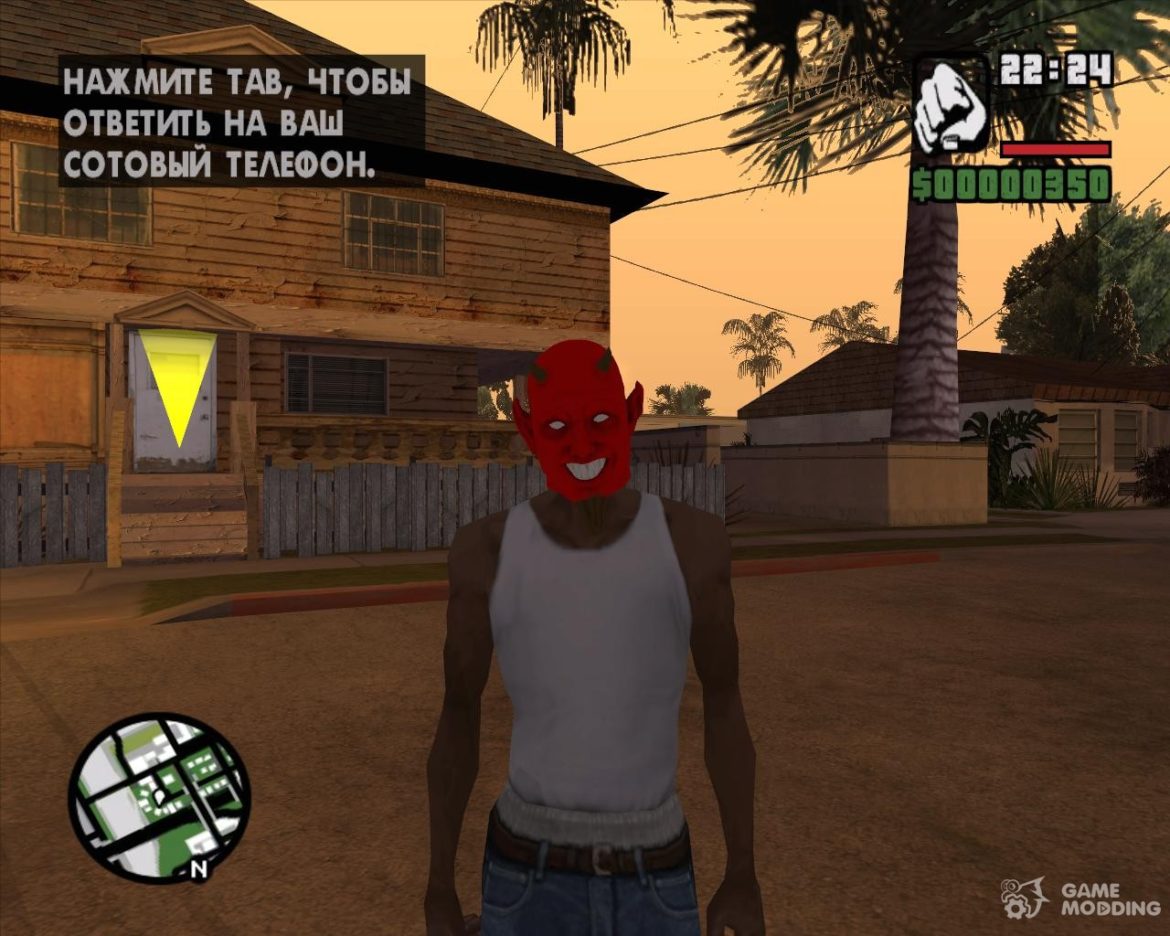
Task: Click the GameModding watermark logo
Action: (1081, 898)
